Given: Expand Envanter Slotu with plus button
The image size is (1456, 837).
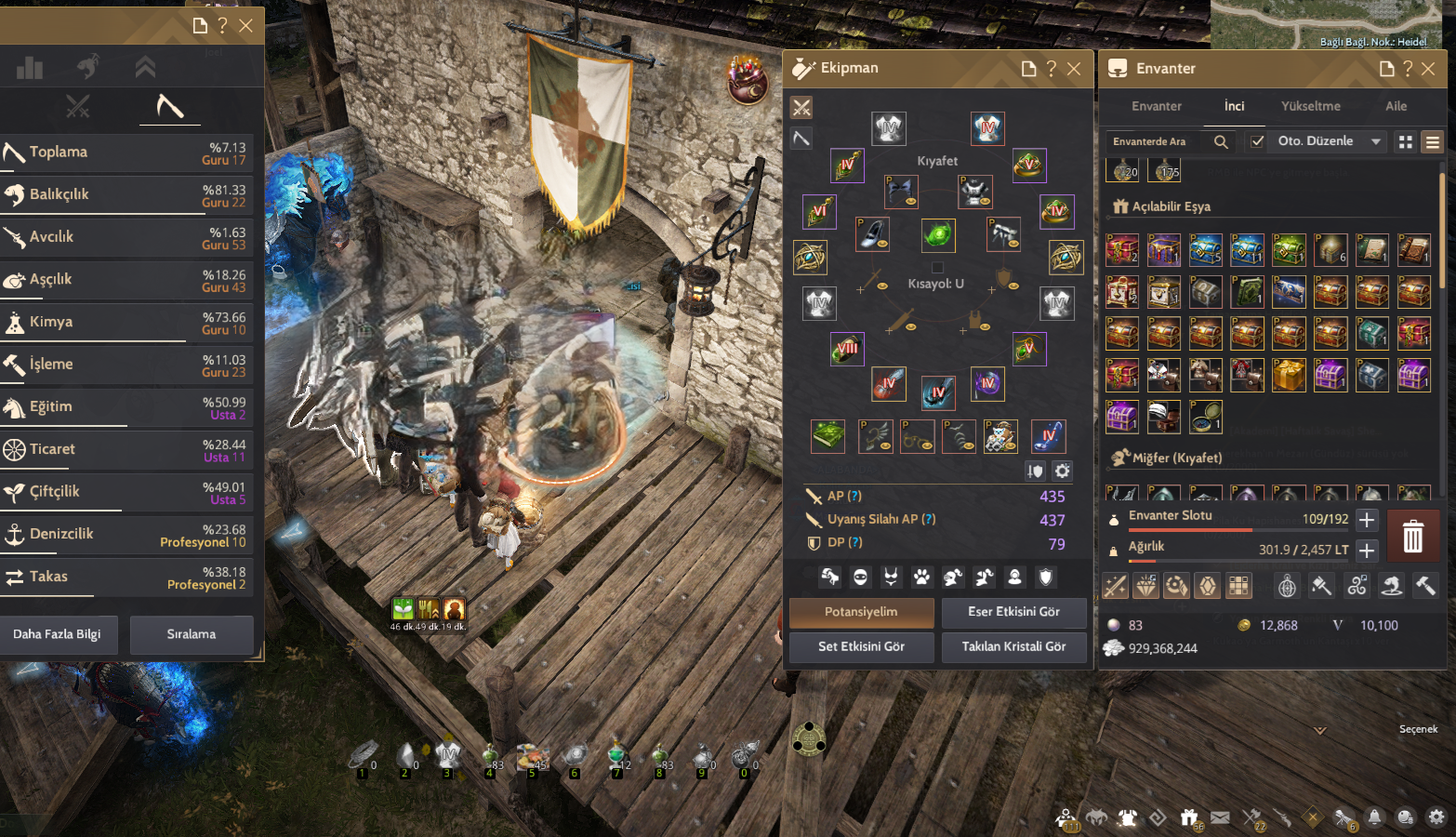Looking at the screenshot, I should (x=1367, y=520).
